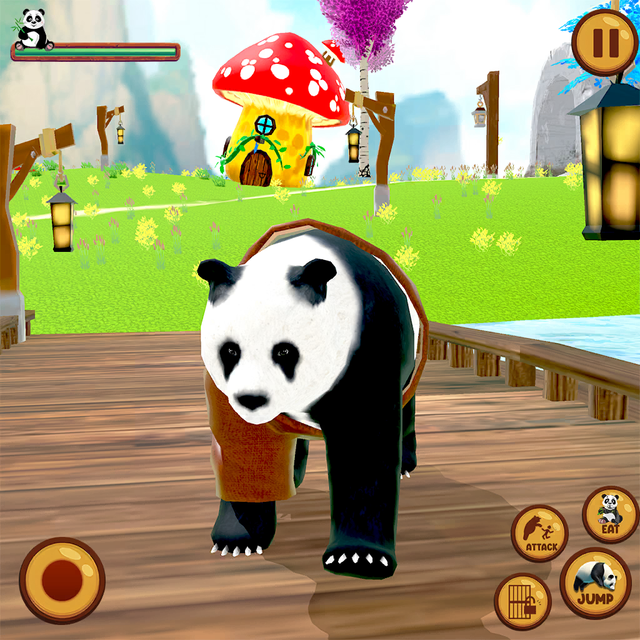Select the panda avatar icon
640x640 pixels.
click(34, 27)
